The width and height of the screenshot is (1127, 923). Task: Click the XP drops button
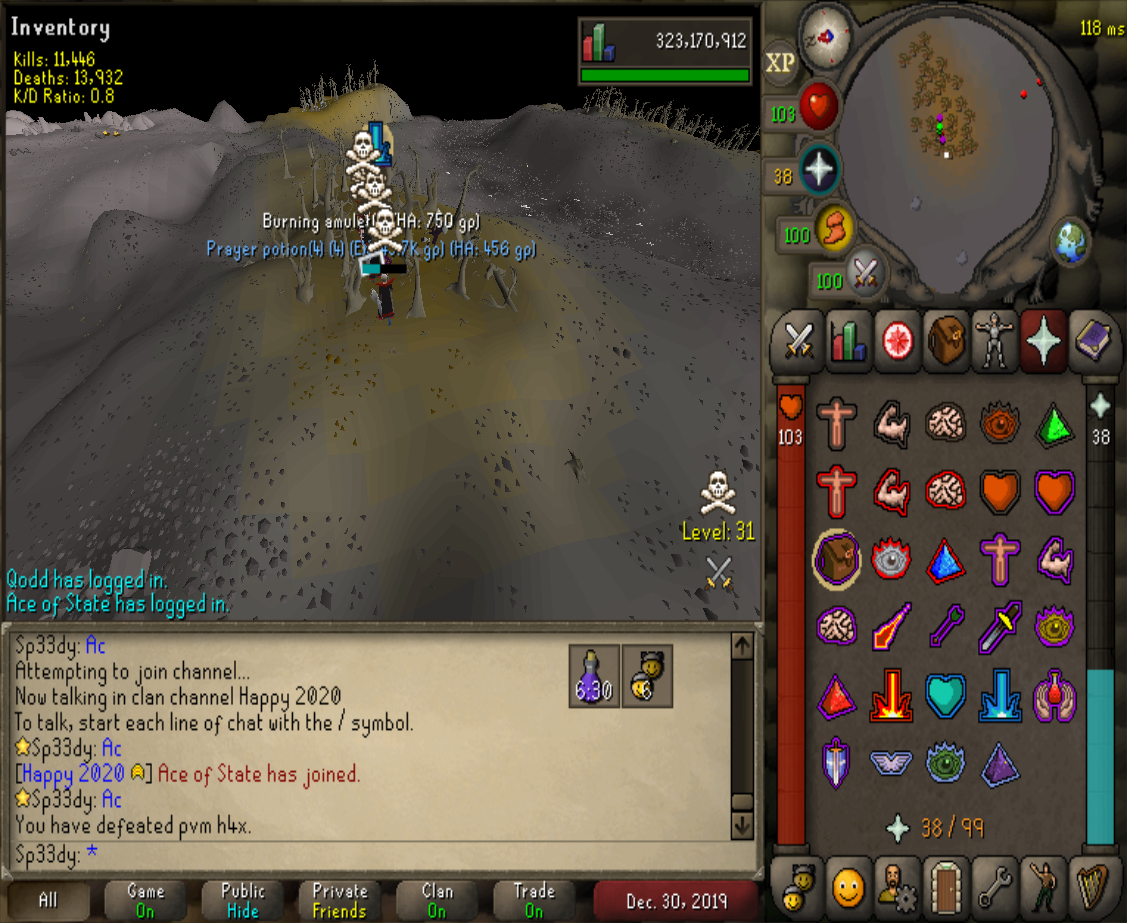pos(780,63)
